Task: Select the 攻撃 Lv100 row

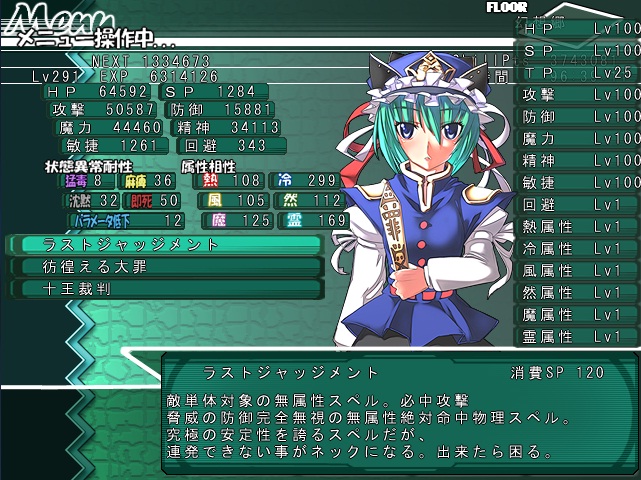Action: [578, 94]
